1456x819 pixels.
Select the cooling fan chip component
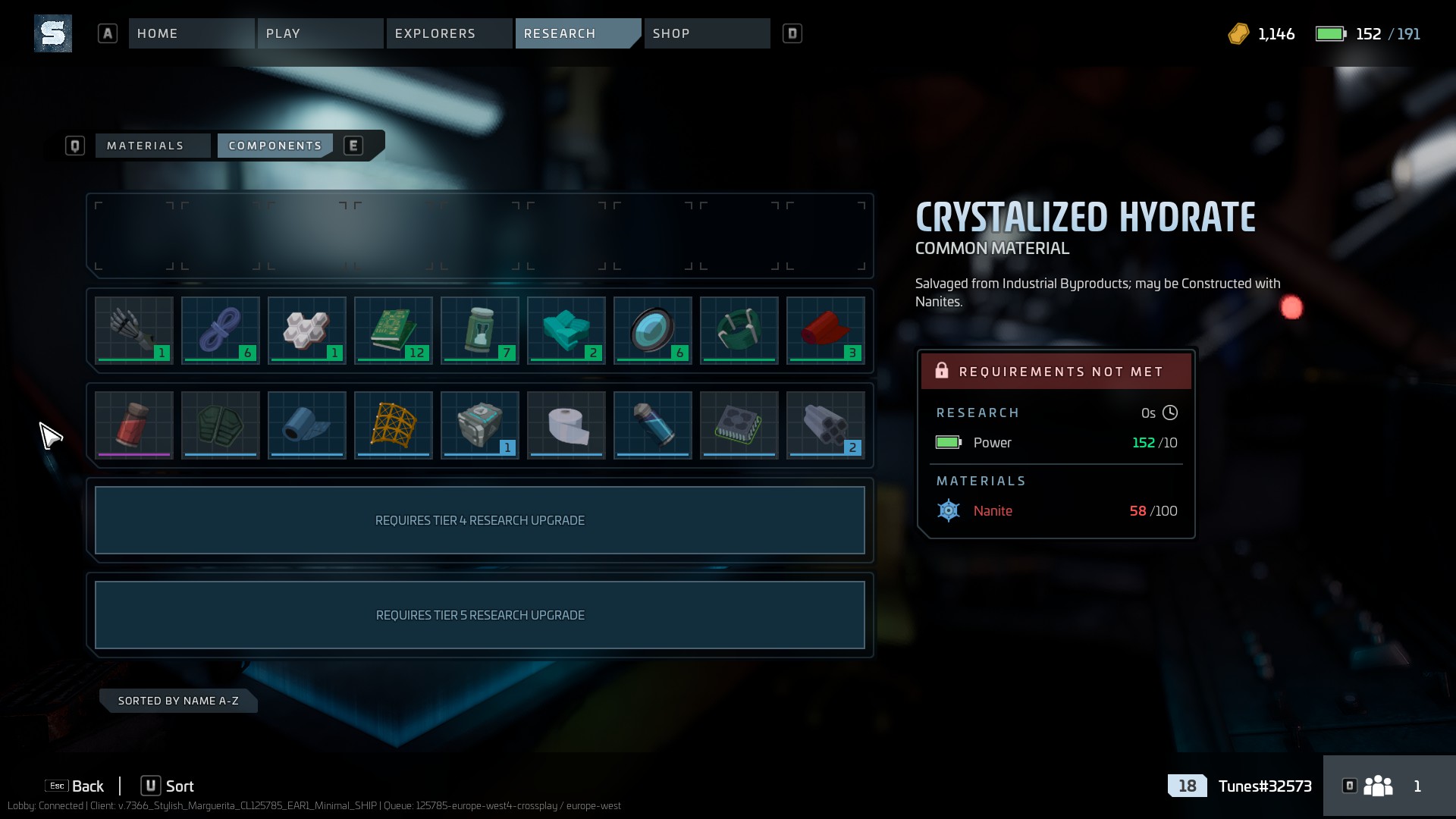pos(739,425)
